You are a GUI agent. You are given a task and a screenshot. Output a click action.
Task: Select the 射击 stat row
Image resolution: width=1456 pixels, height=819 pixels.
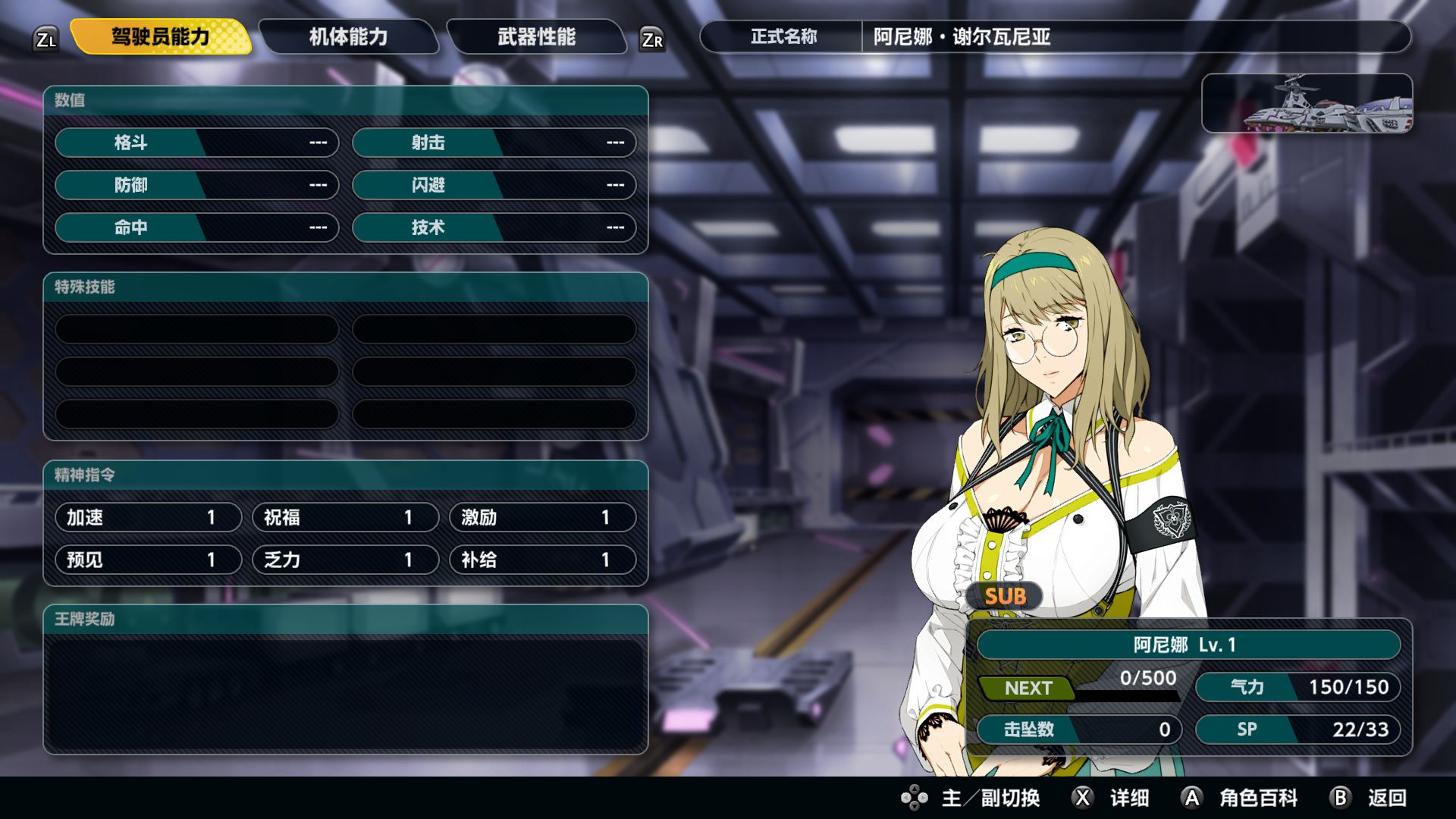(x=494, y=143)
